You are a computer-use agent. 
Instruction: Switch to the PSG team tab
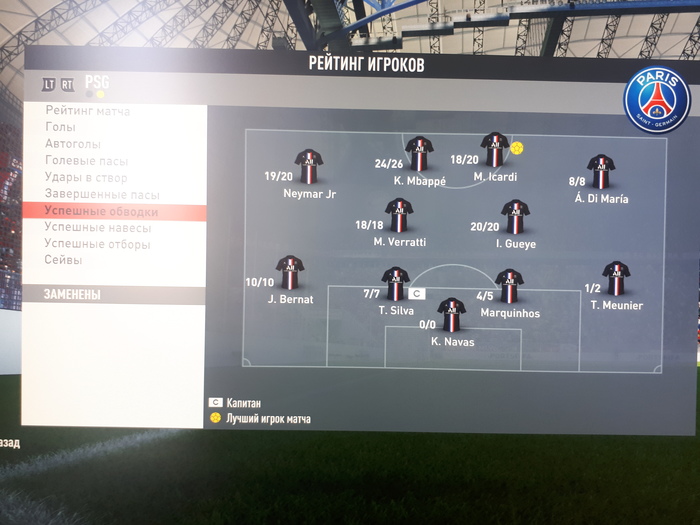pos(98,83)
